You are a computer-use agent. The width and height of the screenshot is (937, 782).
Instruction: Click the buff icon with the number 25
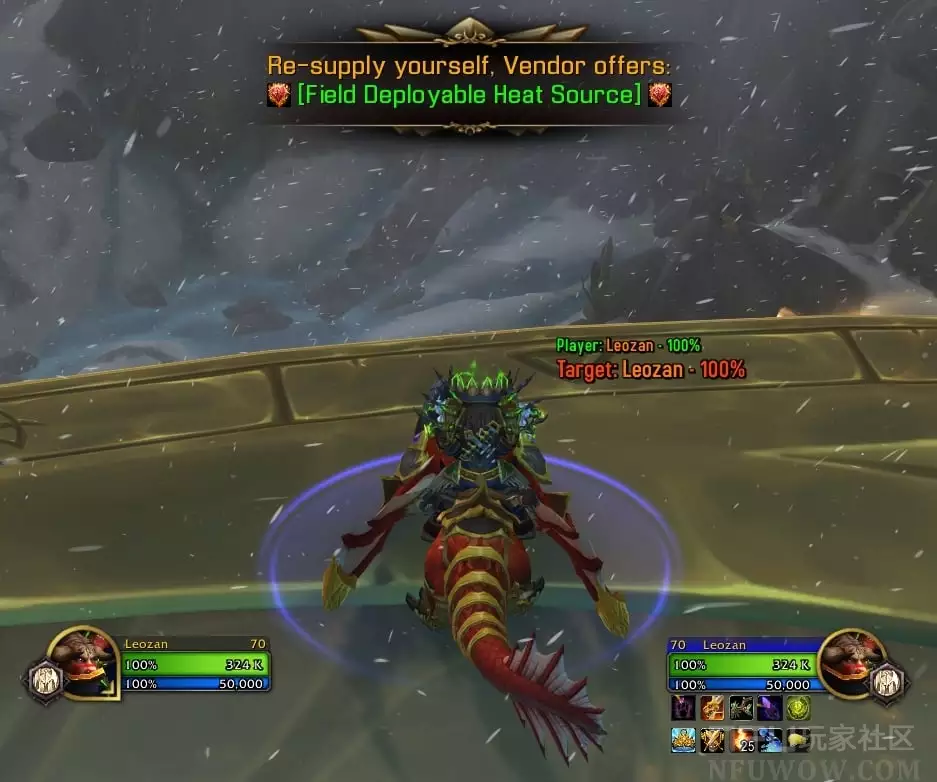[741, 740]
